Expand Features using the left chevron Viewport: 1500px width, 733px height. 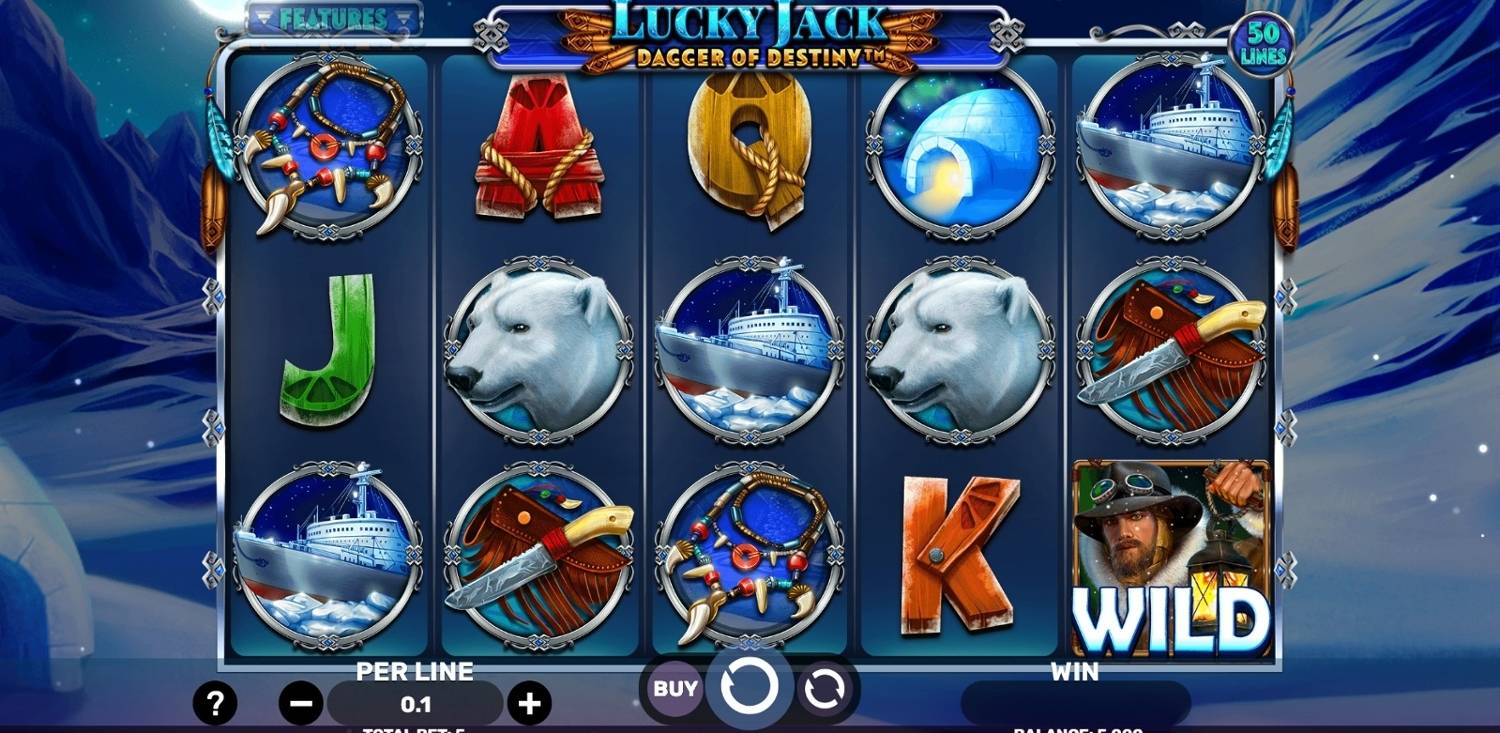pyautogui.click(x=262, y=16)
